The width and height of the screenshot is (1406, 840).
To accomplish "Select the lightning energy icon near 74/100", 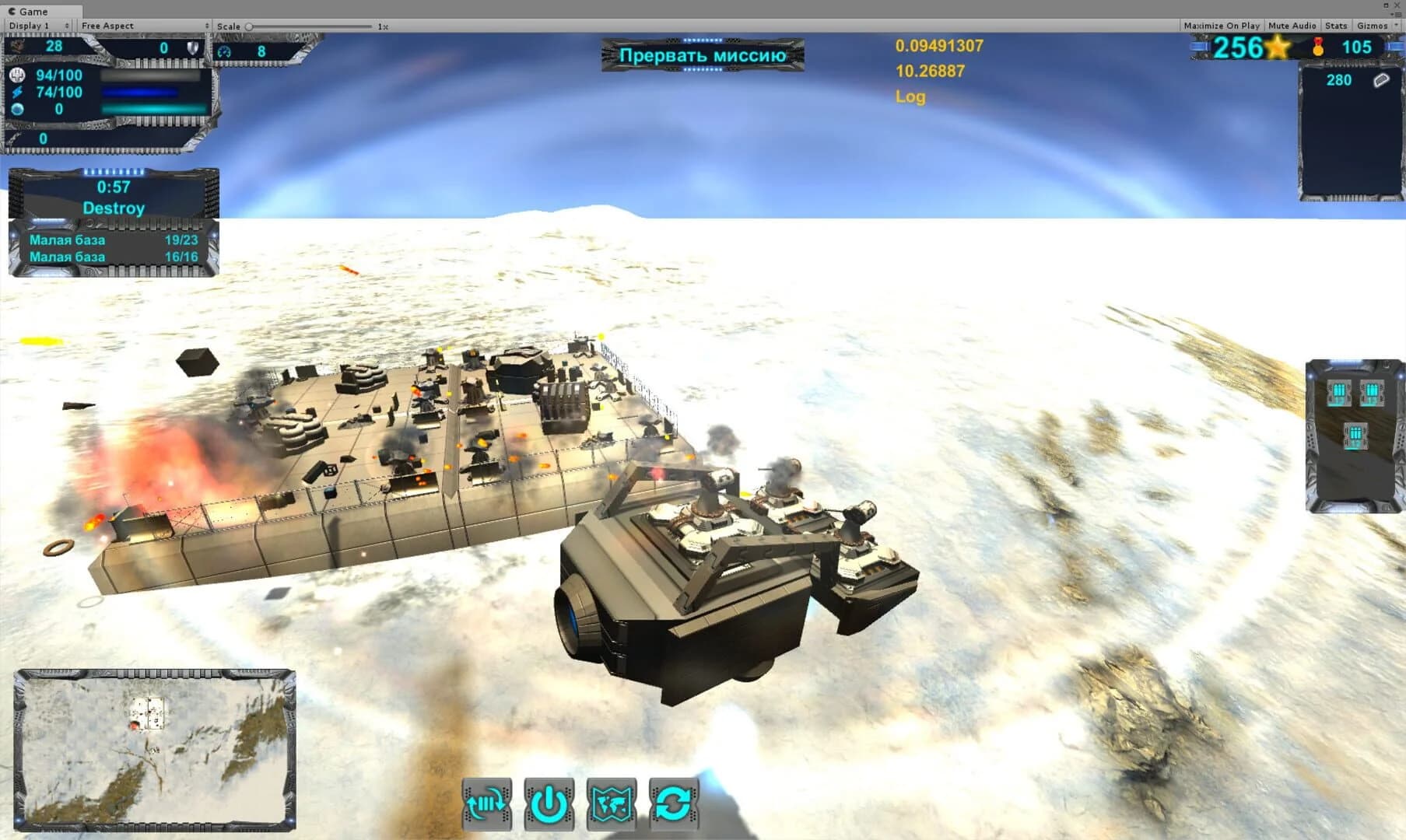I will [17, 93].
